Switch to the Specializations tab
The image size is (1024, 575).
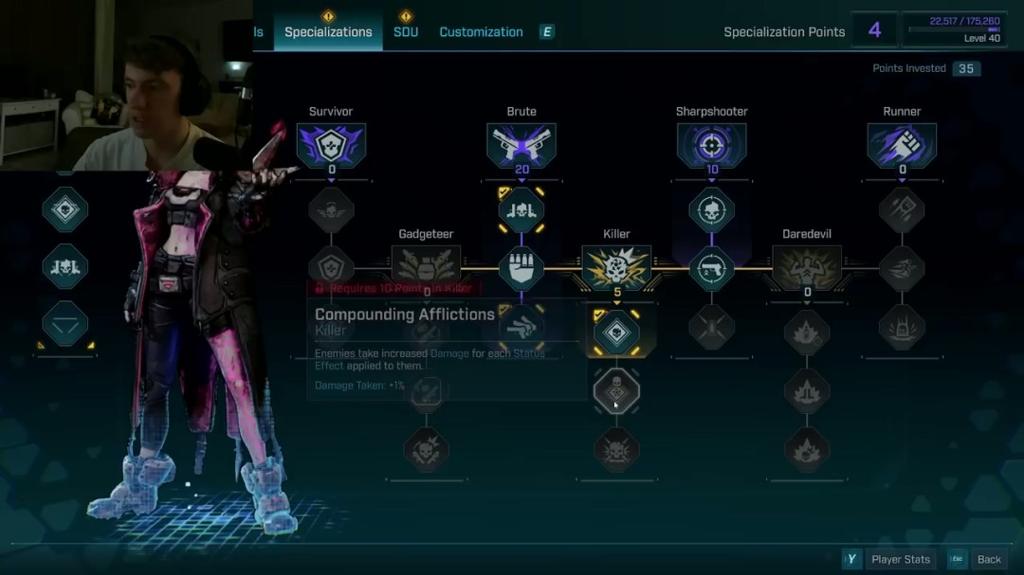coord(328,32)
